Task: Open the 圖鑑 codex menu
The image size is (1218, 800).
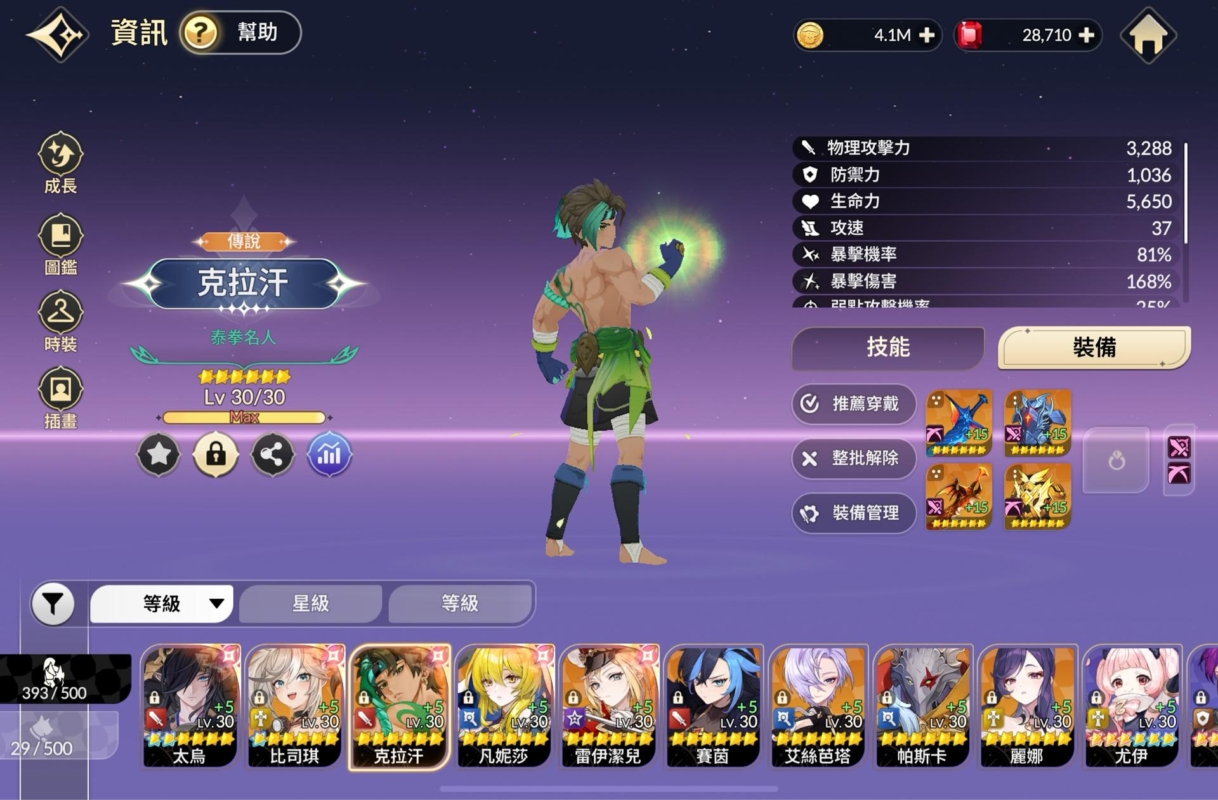Action: pos(60,245)
